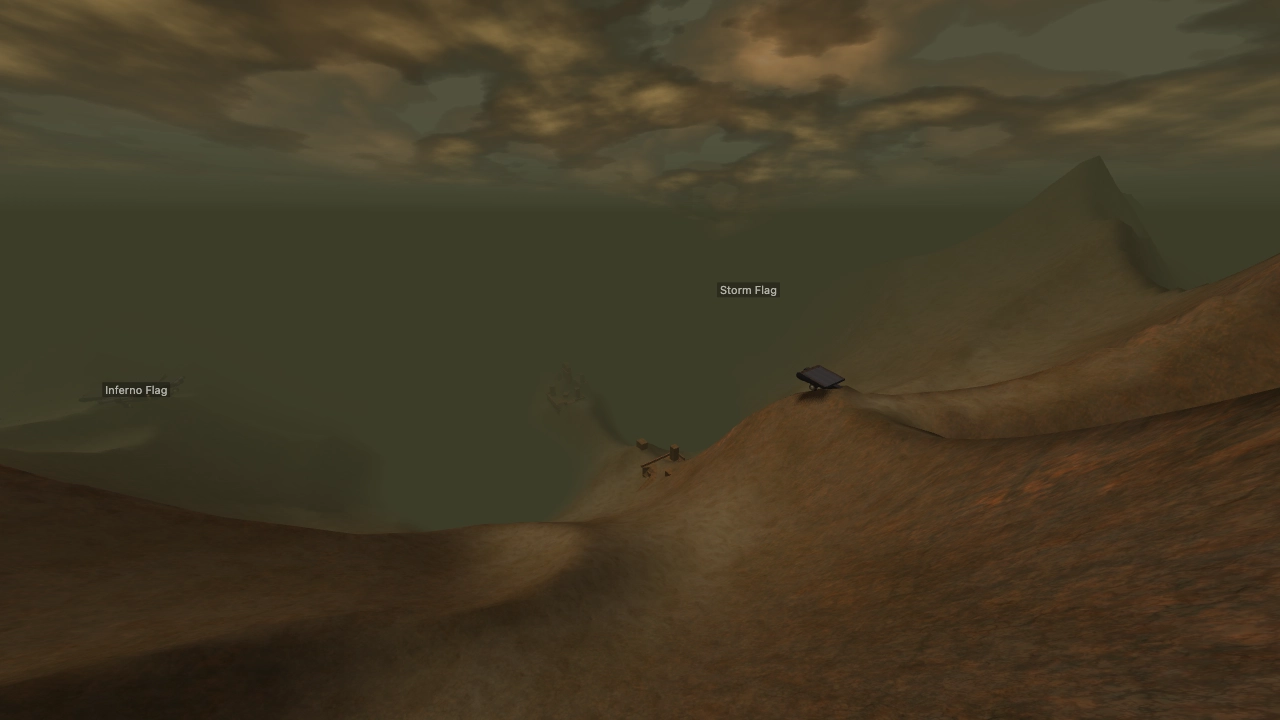Select the tall wooden post on the ridge
This screenshot has width=1280, height=720.
click(674, 452)
